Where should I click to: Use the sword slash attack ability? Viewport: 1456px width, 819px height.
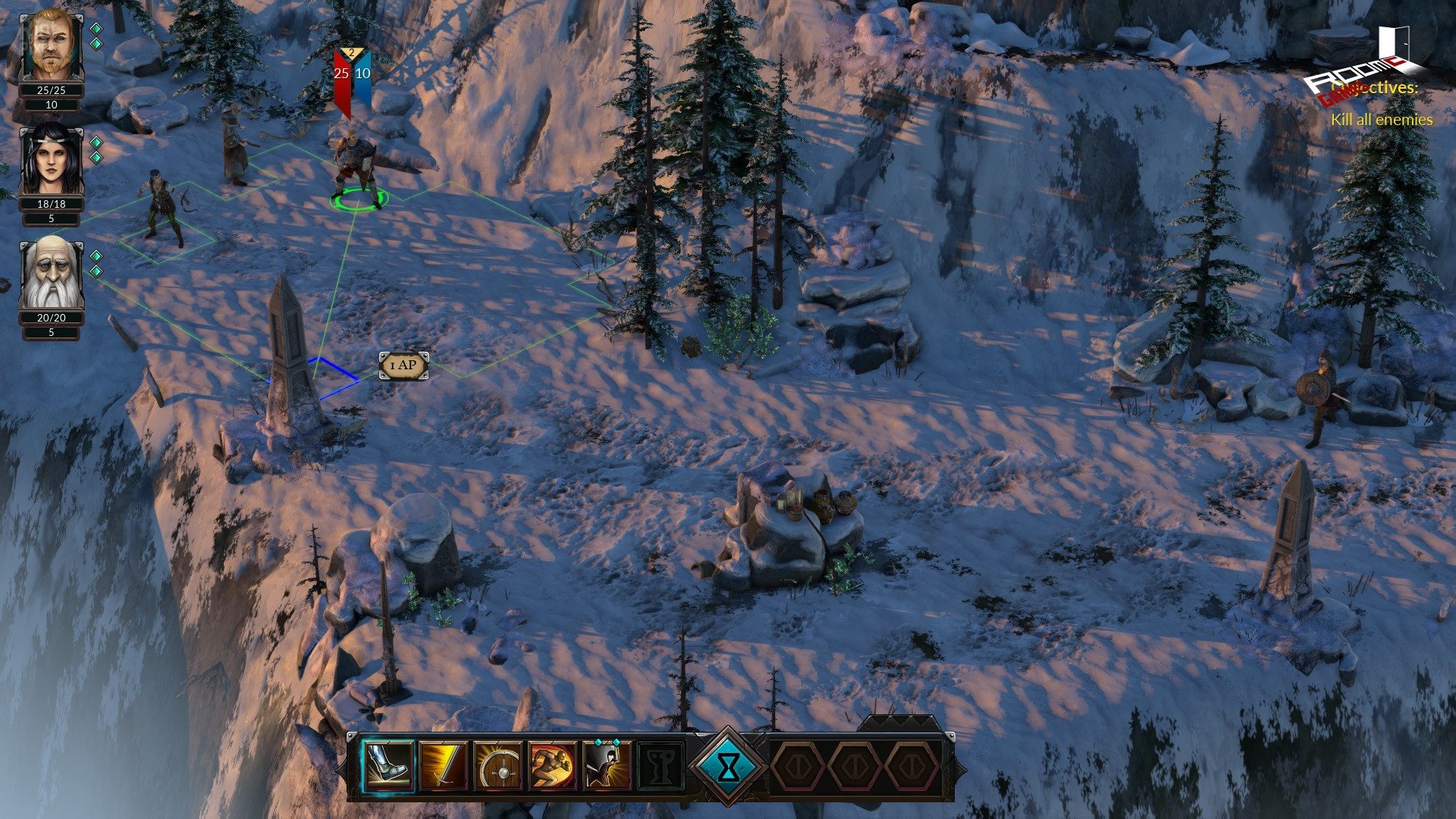coord(444,766)
